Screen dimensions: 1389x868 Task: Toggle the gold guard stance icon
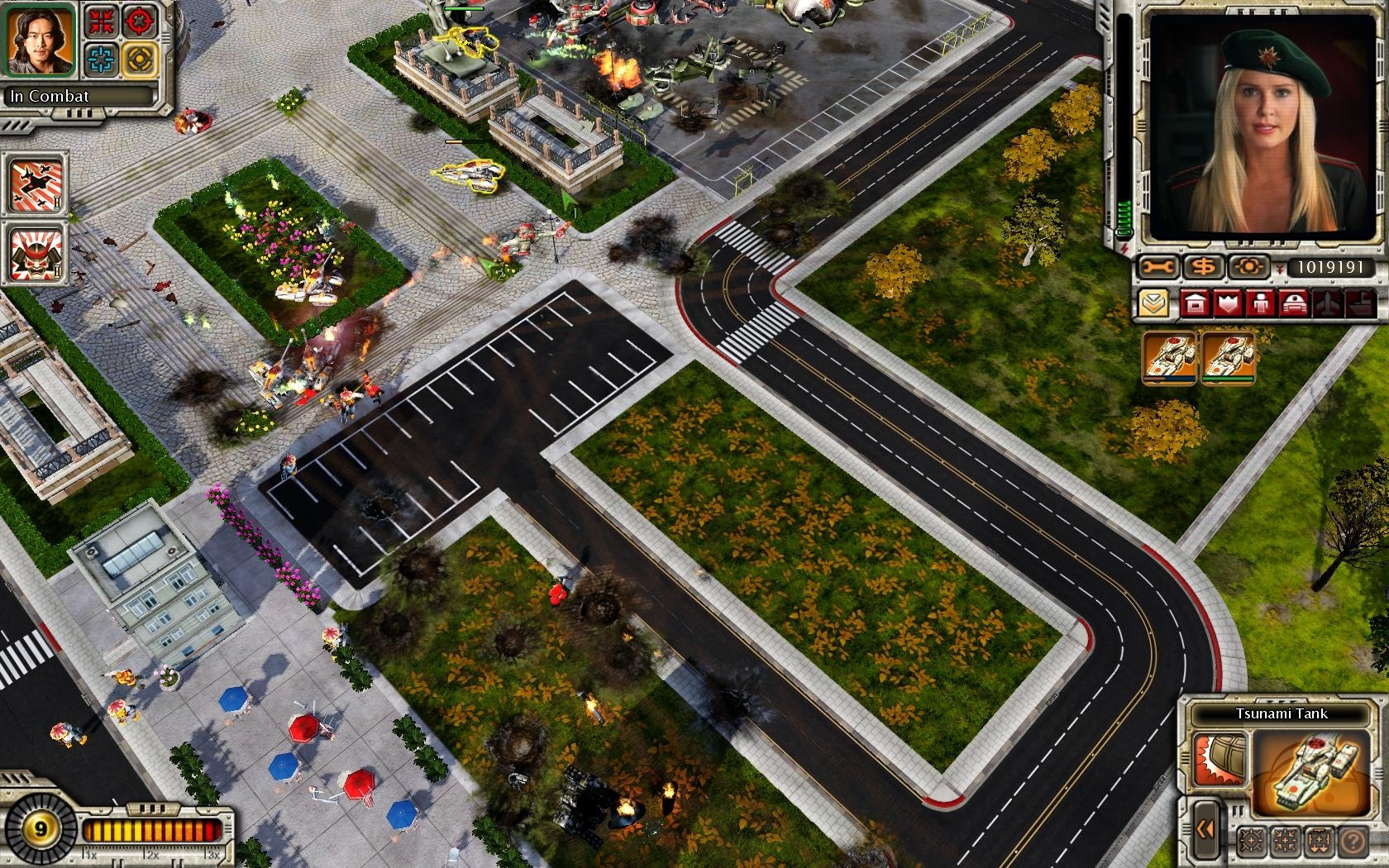point(139,60)
